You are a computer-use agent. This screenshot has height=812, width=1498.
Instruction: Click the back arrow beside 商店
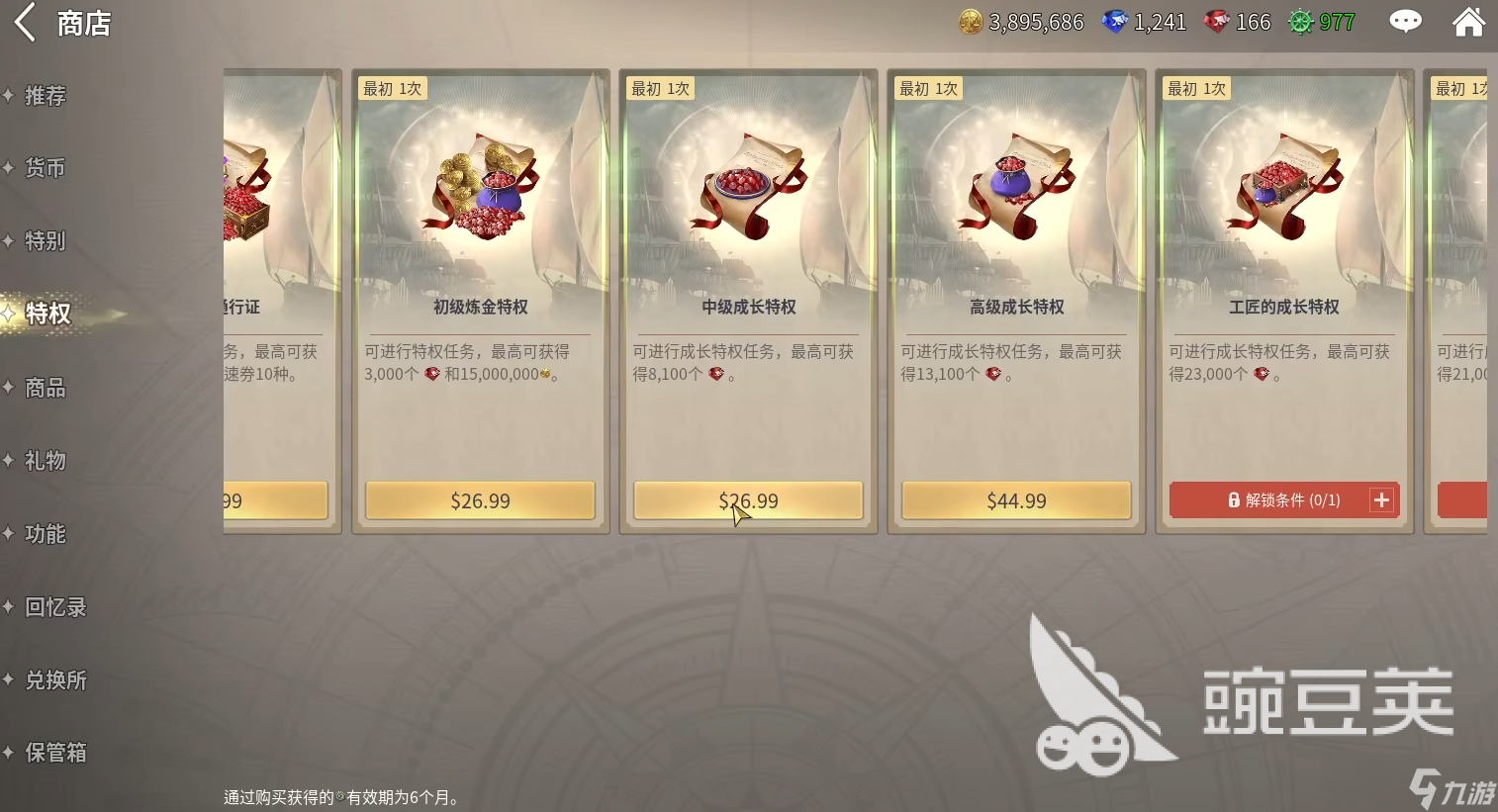pyautogui.click(x=24, y=22)
